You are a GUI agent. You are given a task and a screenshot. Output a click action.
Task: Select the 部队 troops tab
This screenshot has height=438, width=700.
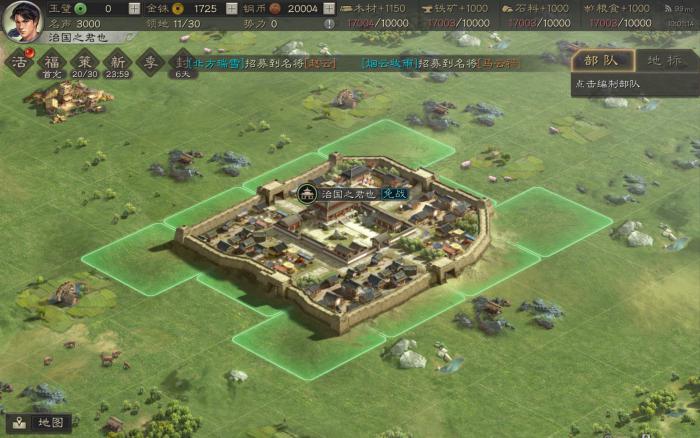(x=603, y=60)
